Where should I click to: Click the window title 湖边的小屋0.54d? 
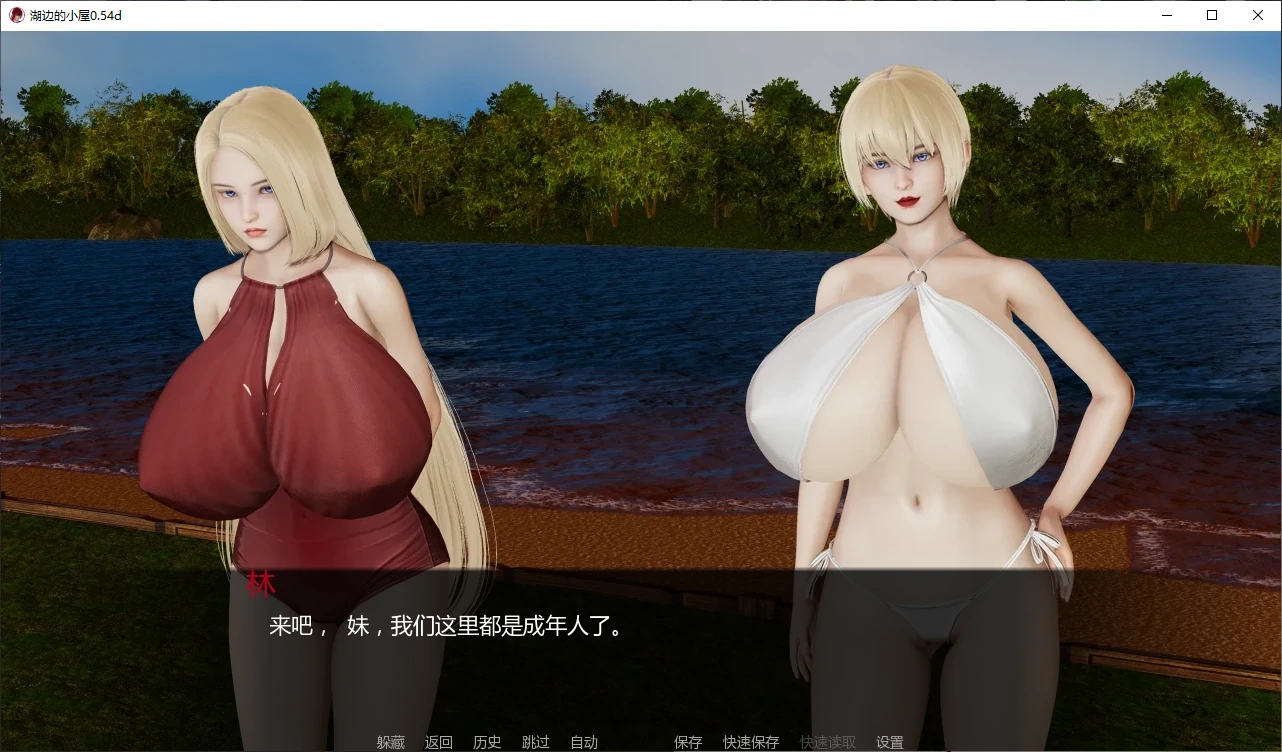(76, 14)
